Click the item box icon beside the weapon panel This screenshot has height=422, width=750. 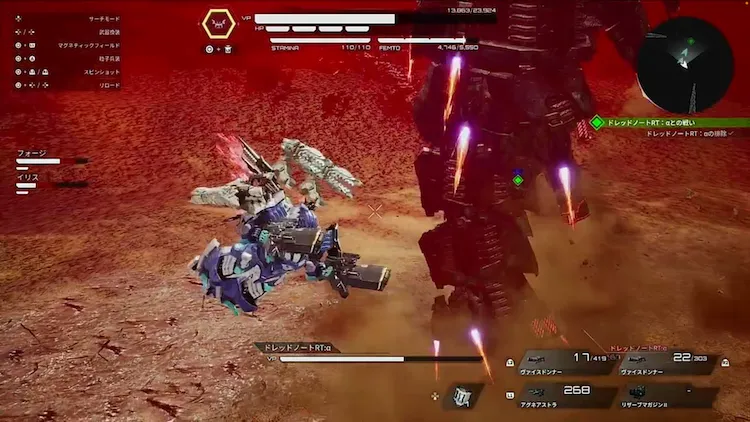point(462,396)
